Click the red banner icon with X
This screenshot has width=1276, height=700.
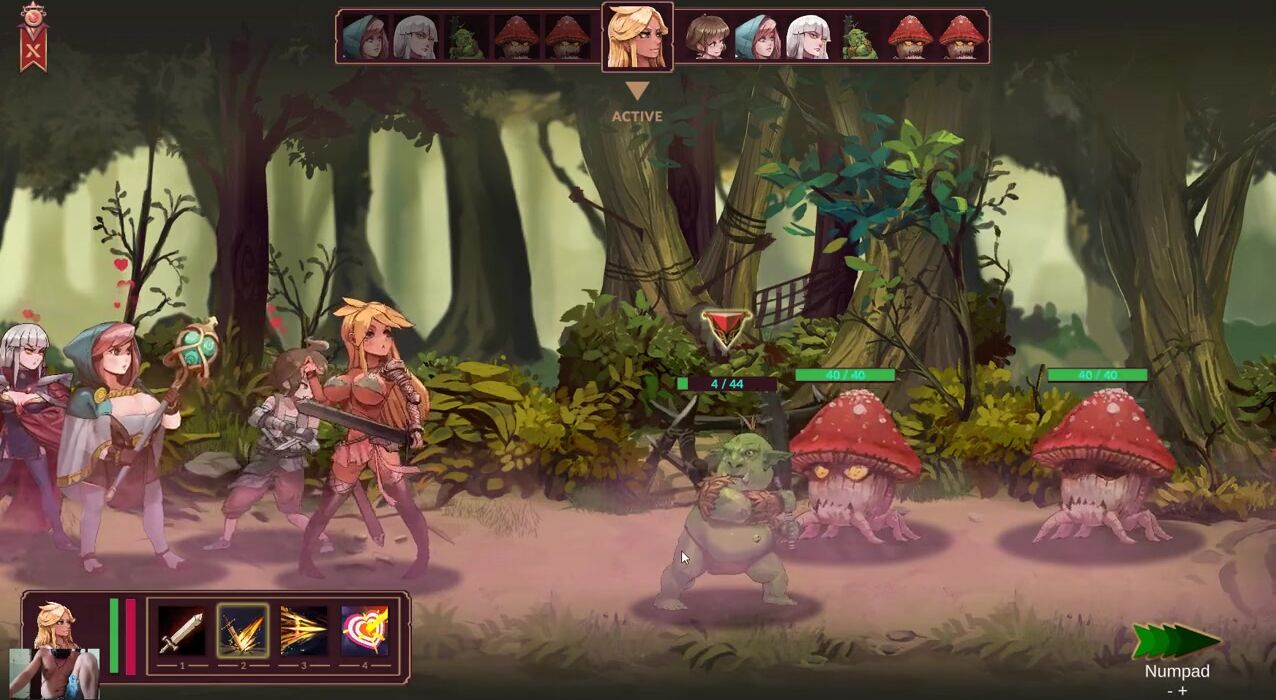tap(34, 40)
